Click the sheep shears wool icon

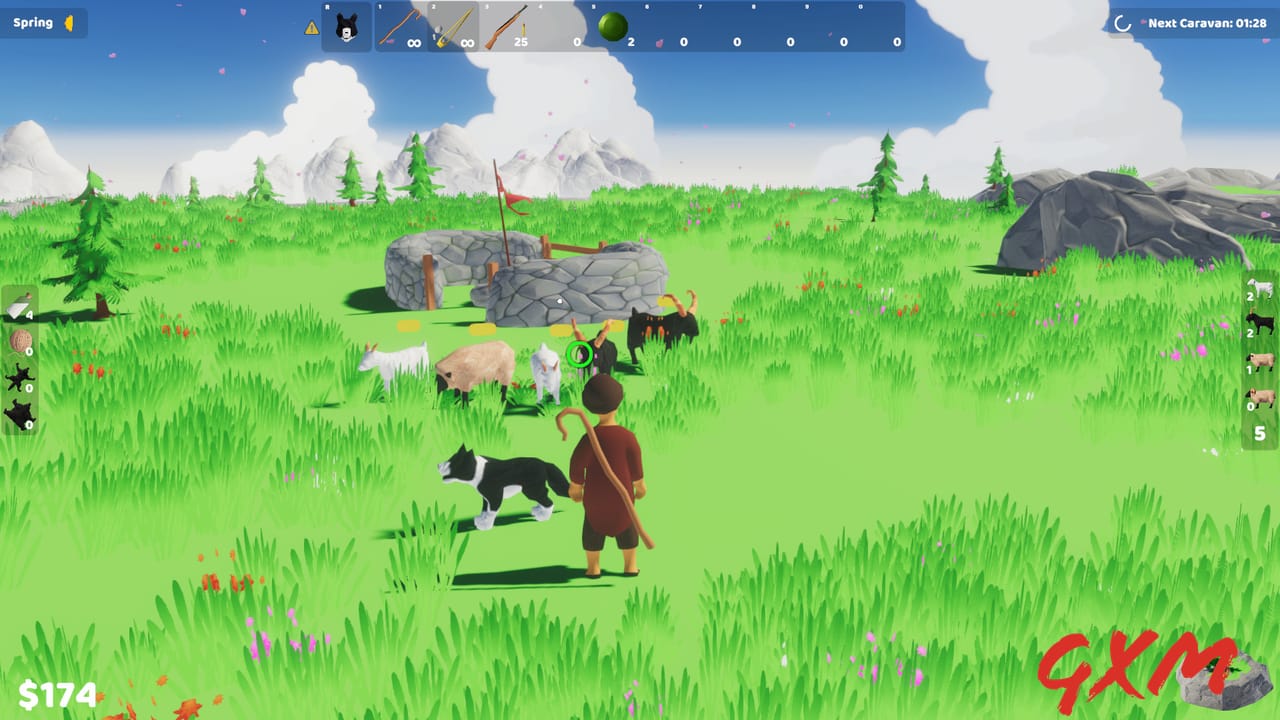point(19,307)
